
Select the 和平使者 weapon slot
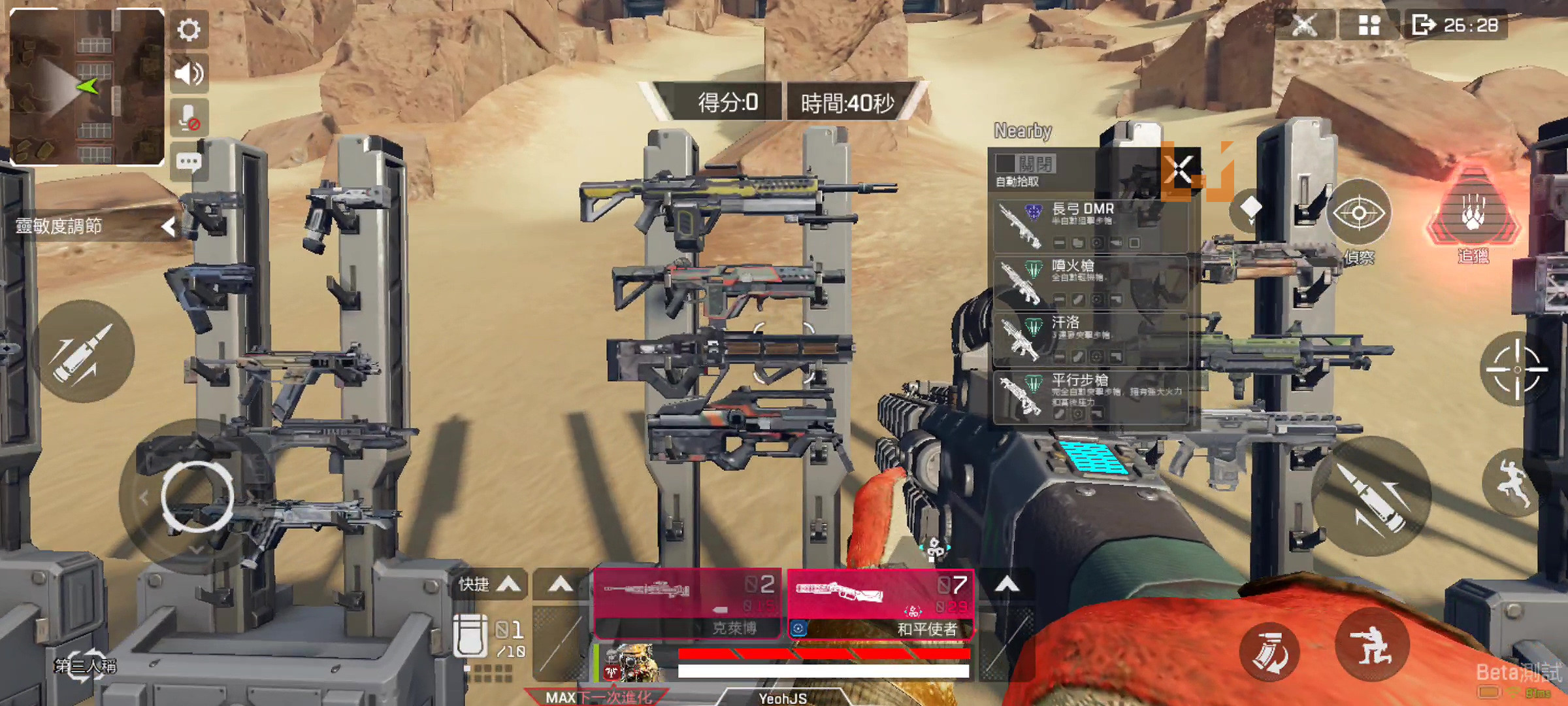pos(881,603)
